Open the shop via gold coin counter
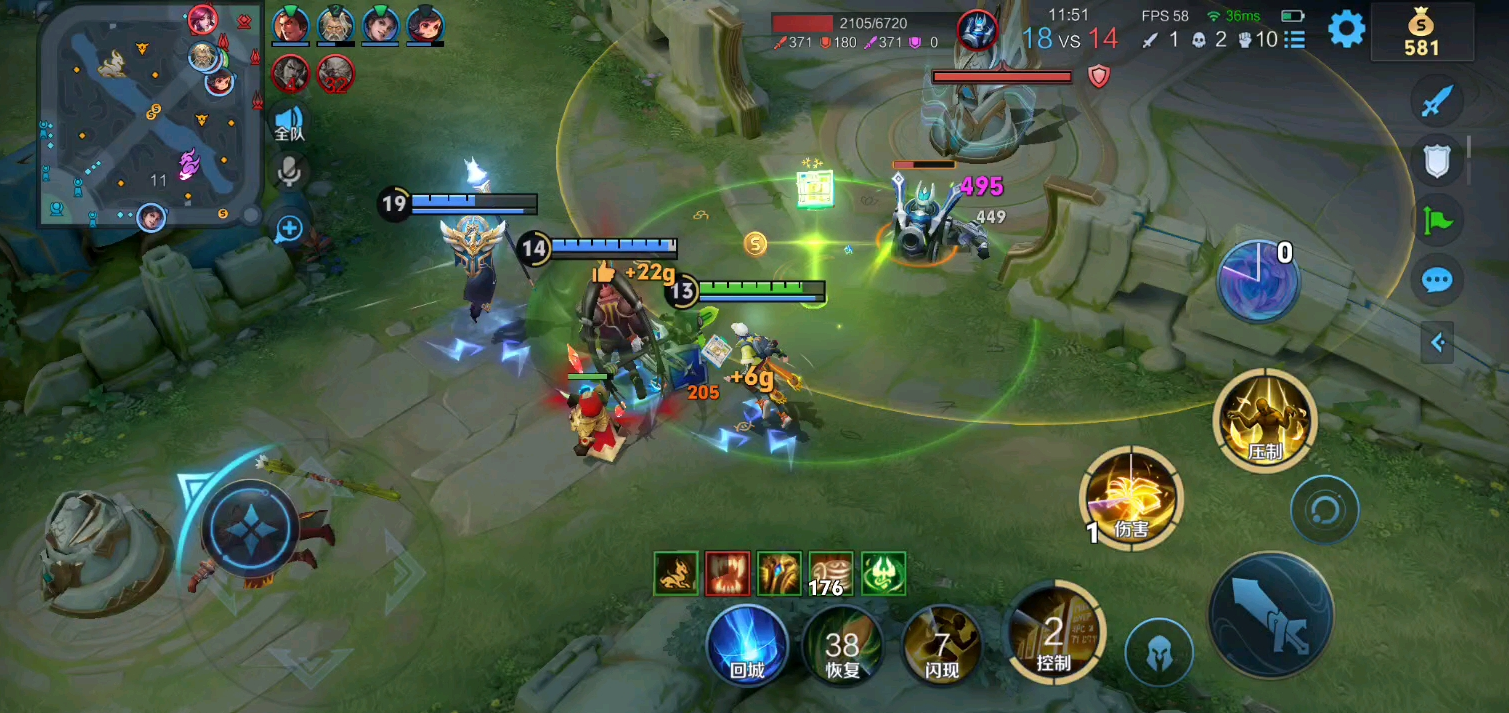 click(1421, 33)
